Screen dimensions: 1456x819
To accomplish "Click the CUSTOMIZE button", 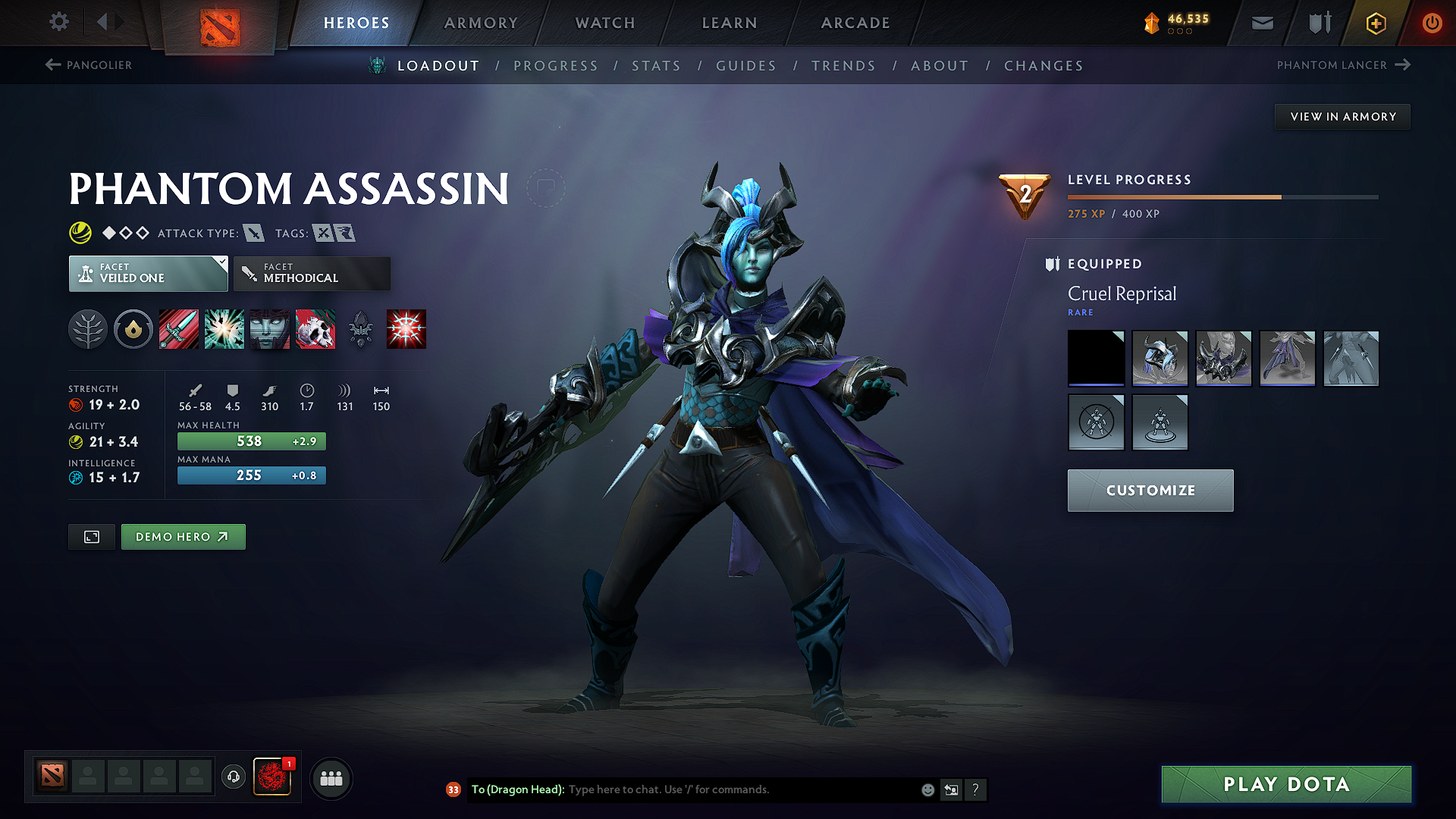I will 1150,490.
